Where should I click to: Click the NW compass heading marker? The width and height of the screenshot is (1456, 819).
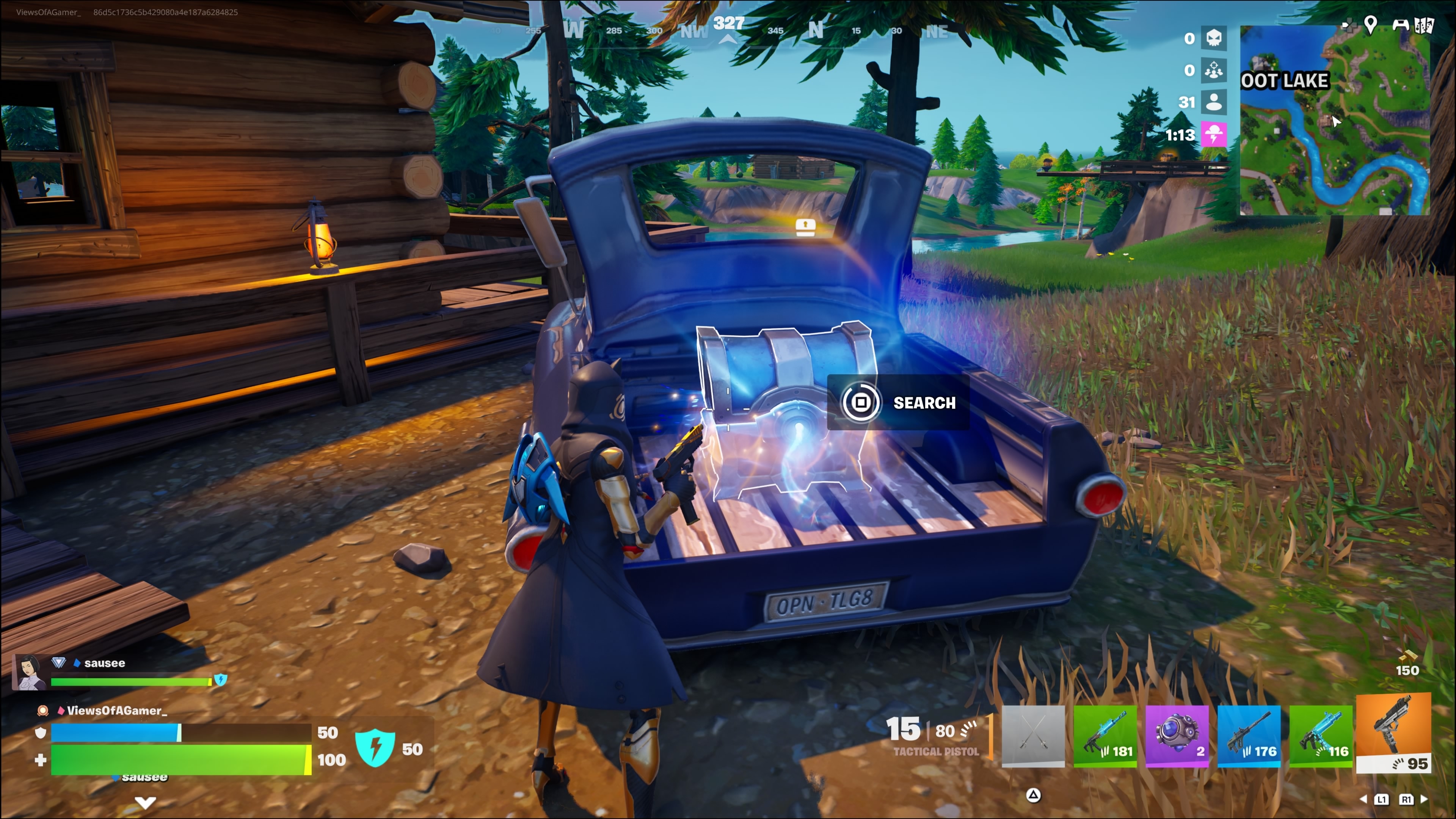(693, 31)
